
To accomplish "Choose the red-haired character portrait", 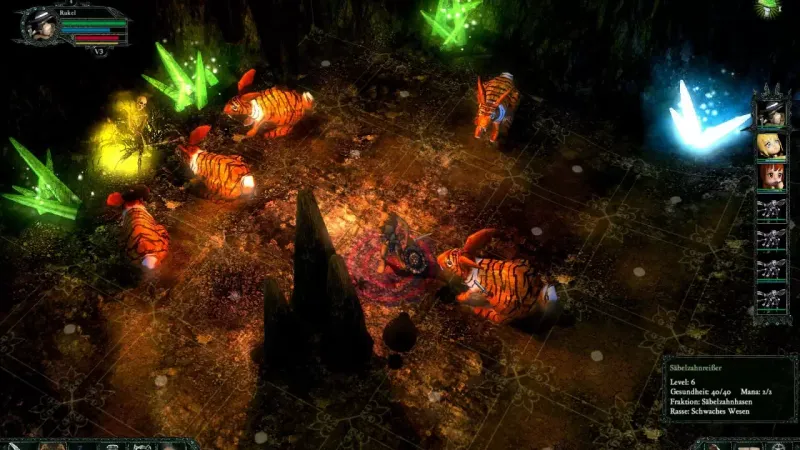I will [770, 177].
